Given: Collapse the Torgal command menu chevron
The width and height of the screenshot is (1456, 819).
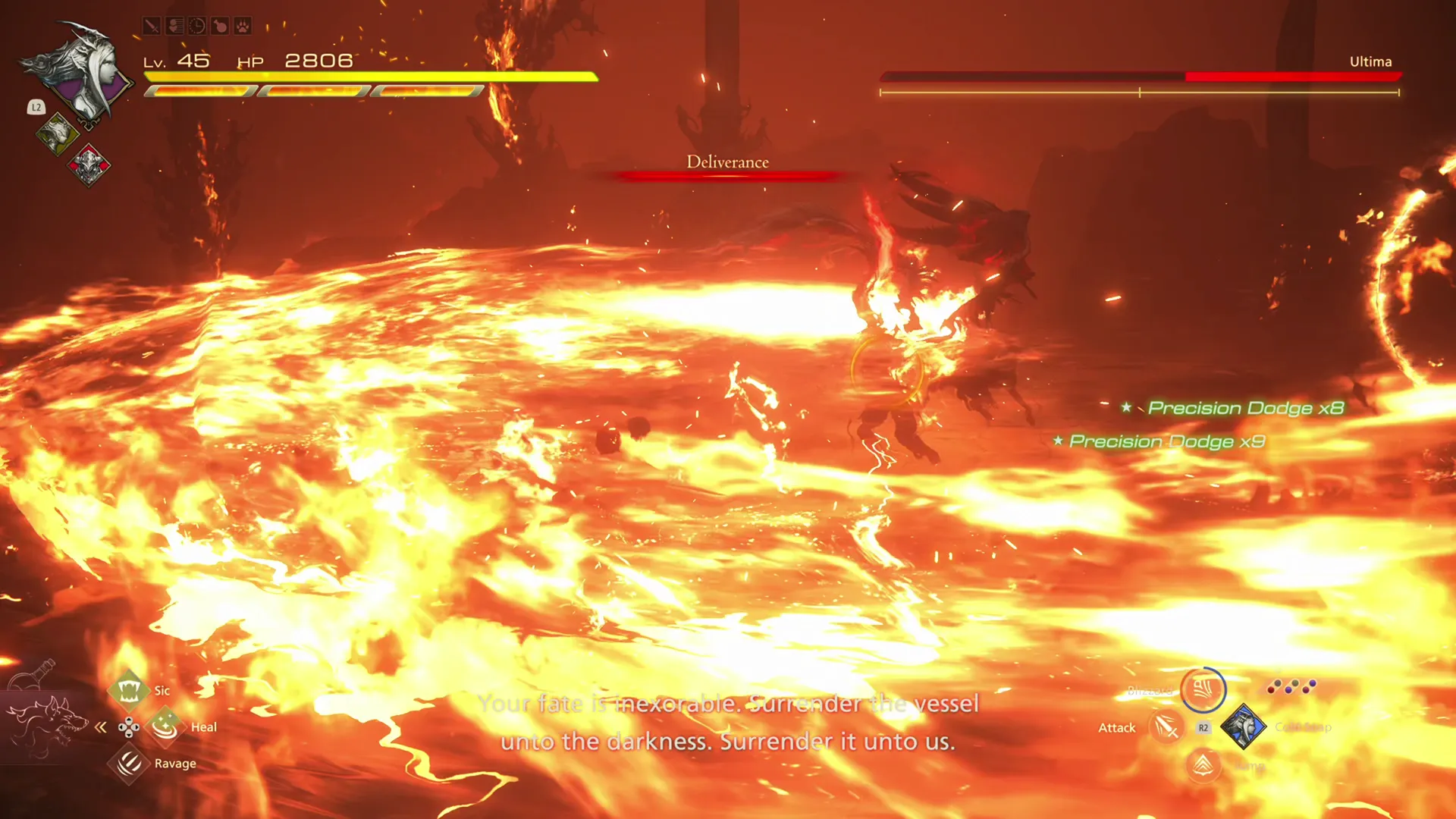Looking at the screenshot, I should (x=101, y=726).
